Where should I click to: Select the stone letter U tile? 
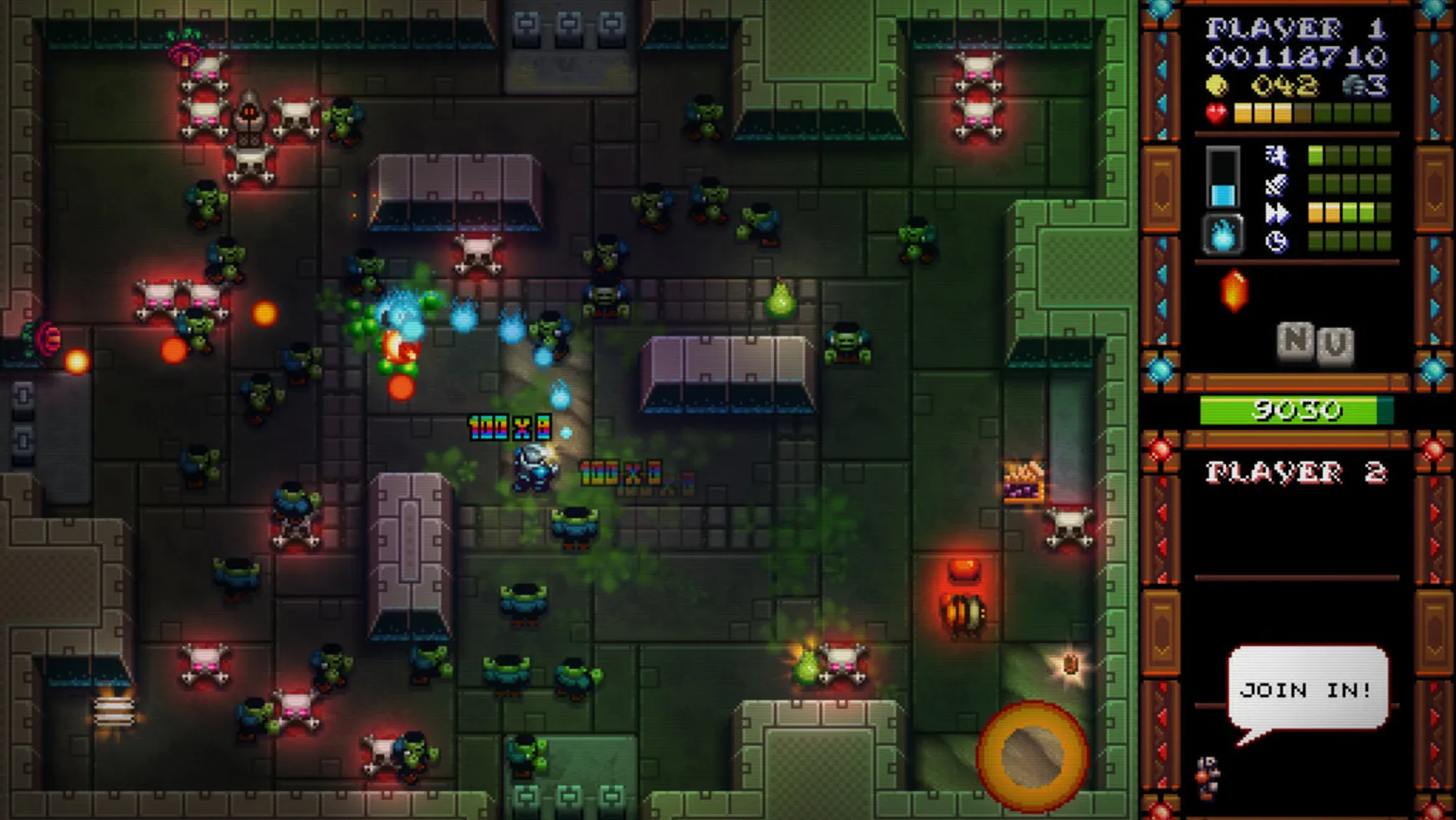tap(1335, 345)
